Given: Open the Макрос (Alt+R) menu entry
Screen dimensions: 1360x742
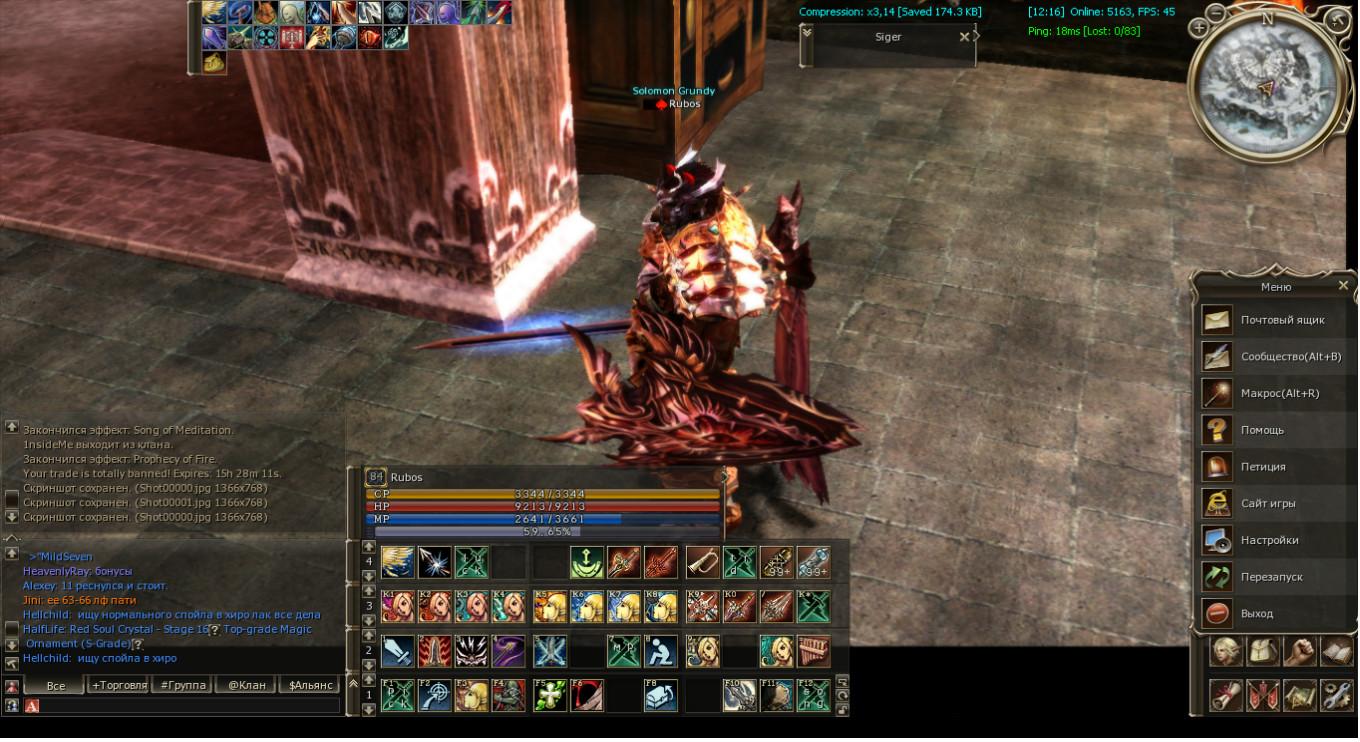Looking at the screenshot, I should click(1279, 394).
